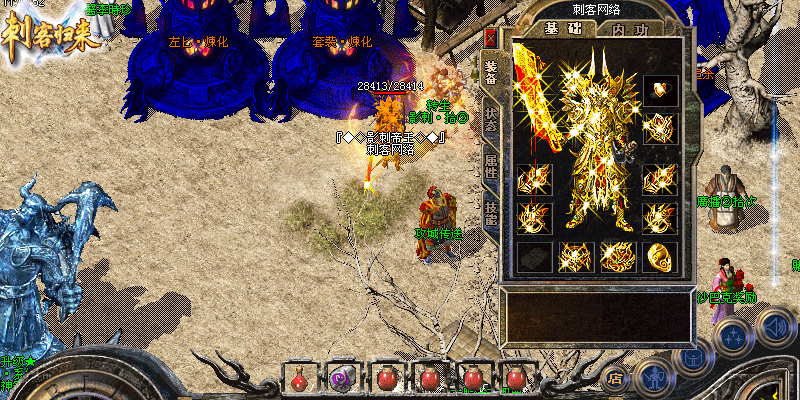The width and height of the screenshot is (800, 400).
Task: Select the heart gem equipment slot
Action: pyautogui.click(x=659, y=91)
